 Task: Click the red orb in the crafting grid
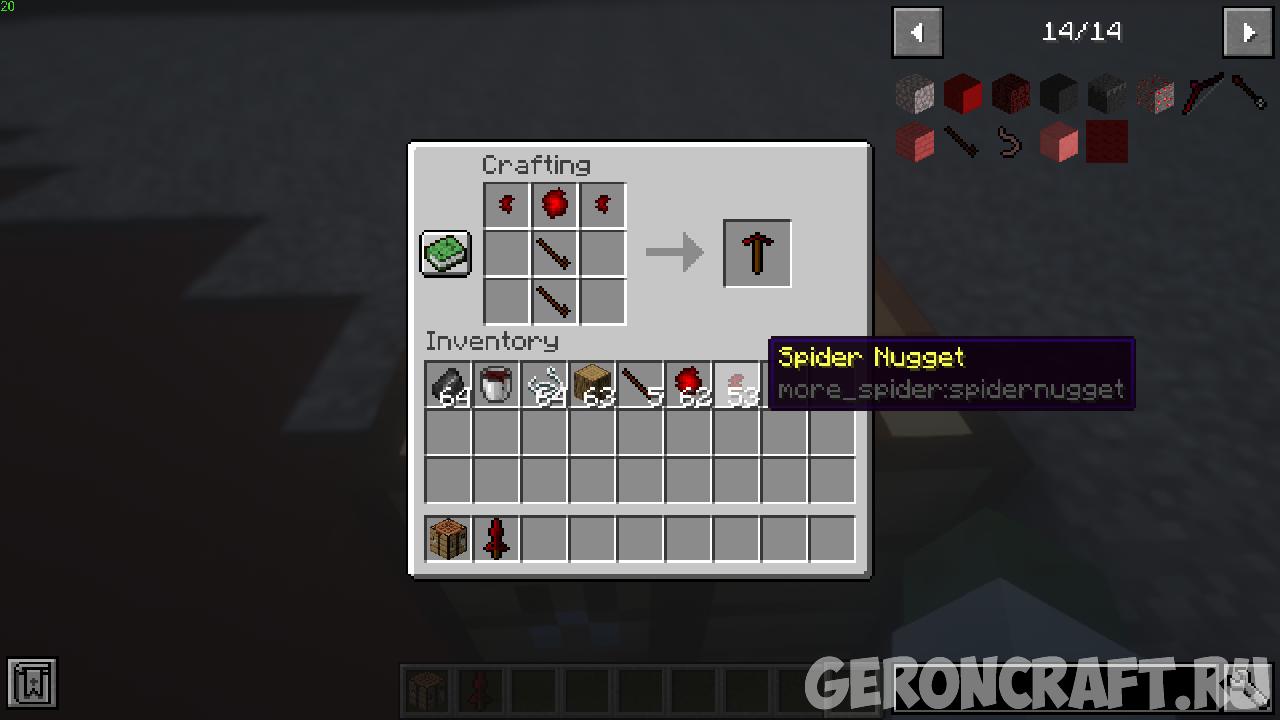coord(555,205)
